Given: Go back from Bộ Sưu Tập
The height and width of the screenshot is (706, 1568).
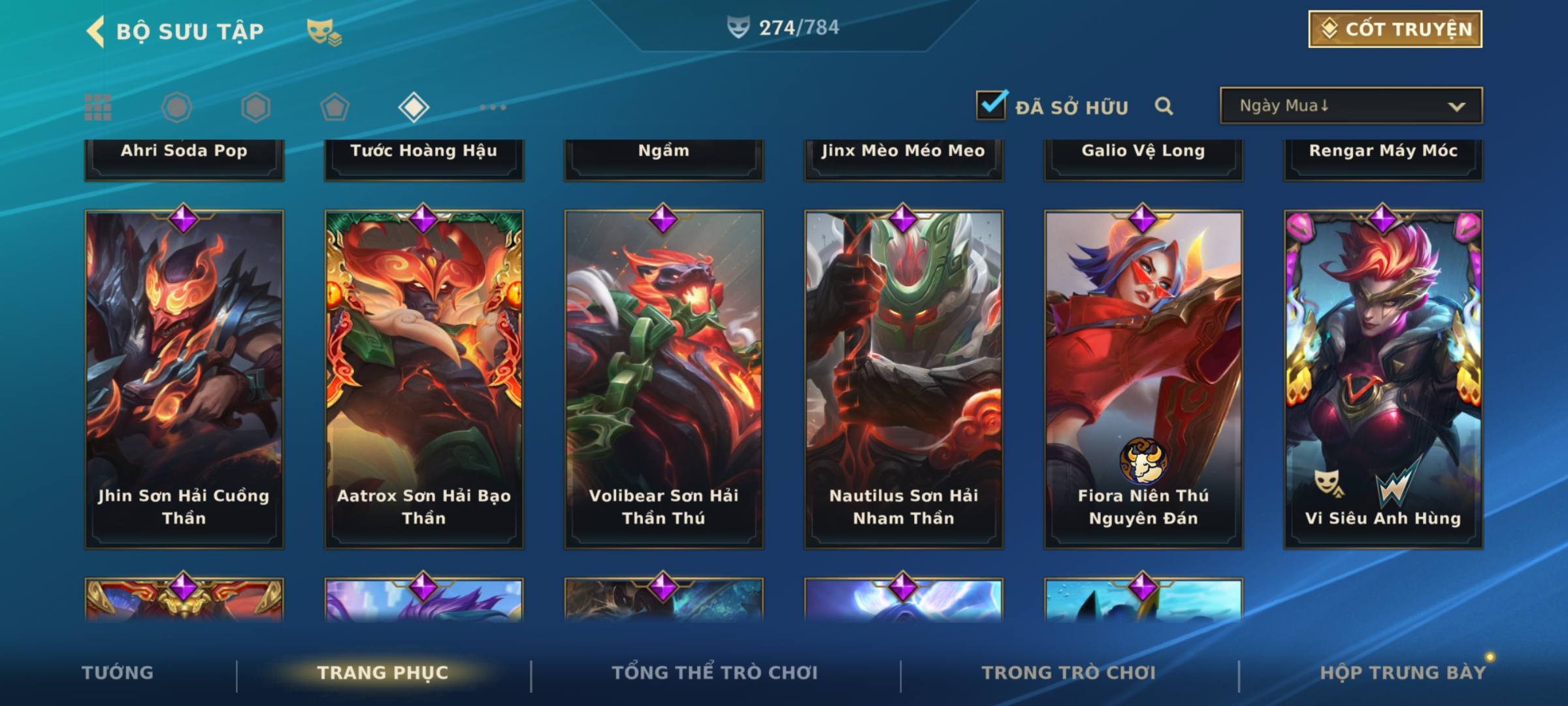Looking at the screenshot, I should tap(95, 31).
